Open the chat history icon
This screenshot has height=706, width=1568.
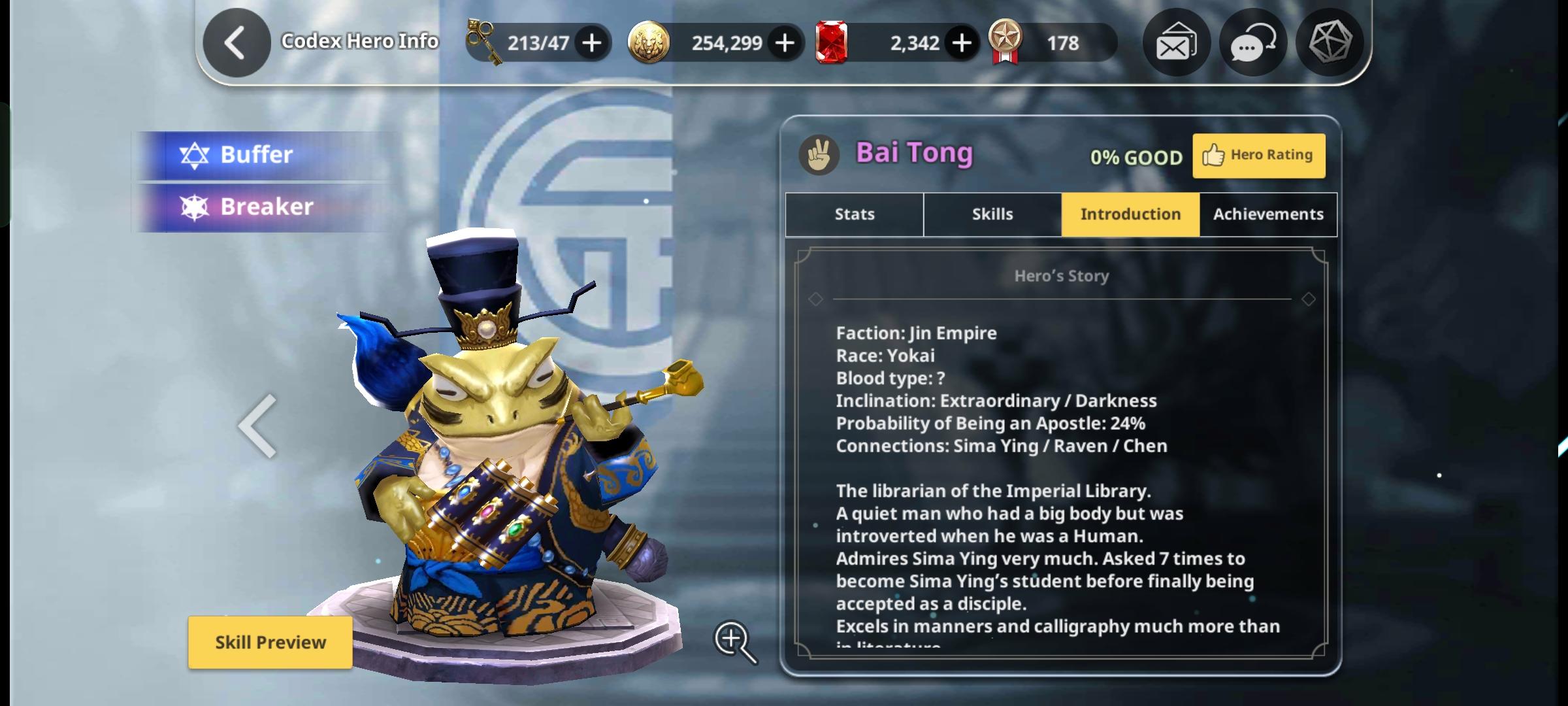point(1252,42)
